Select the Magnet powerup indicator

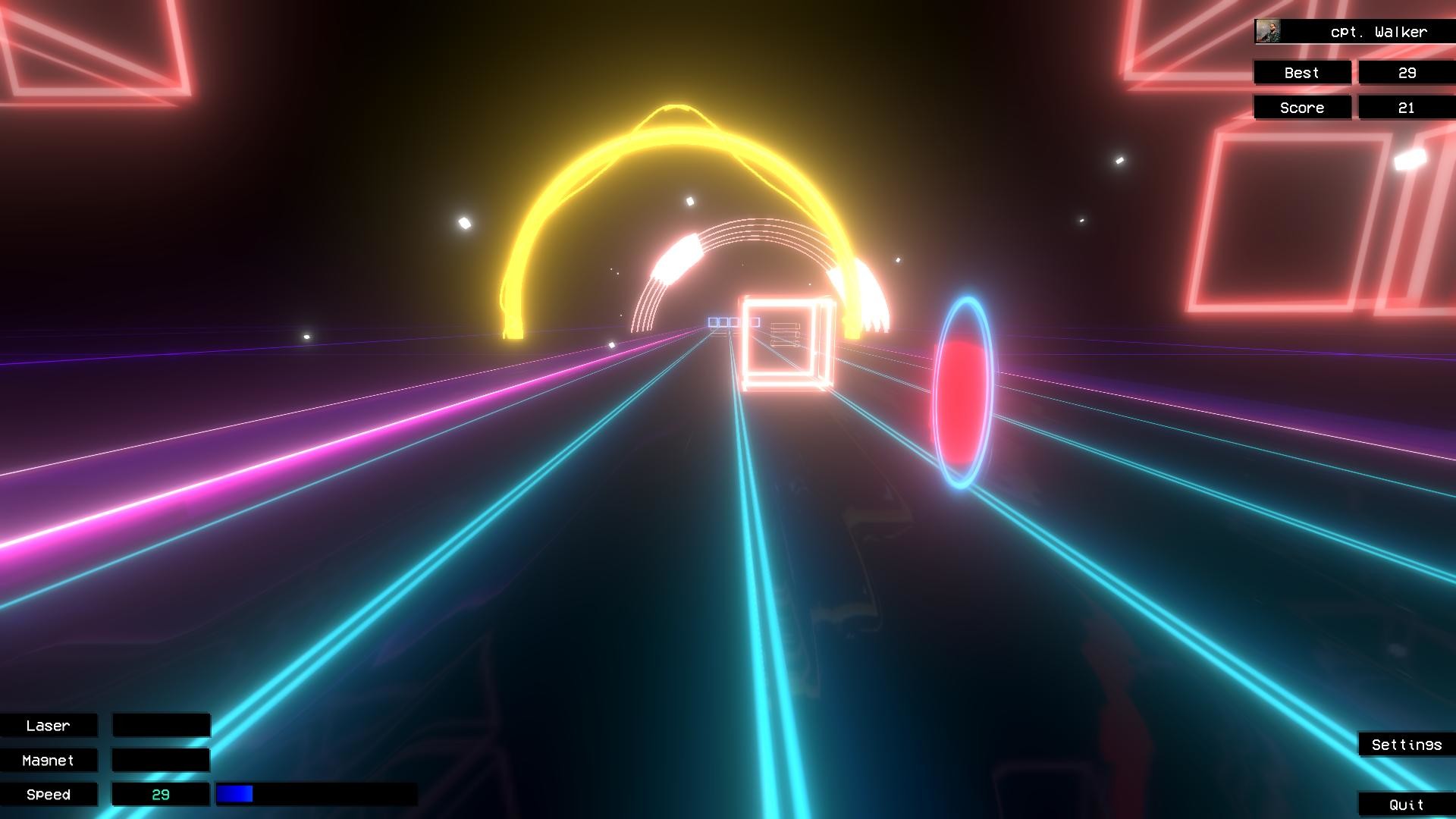49,760
